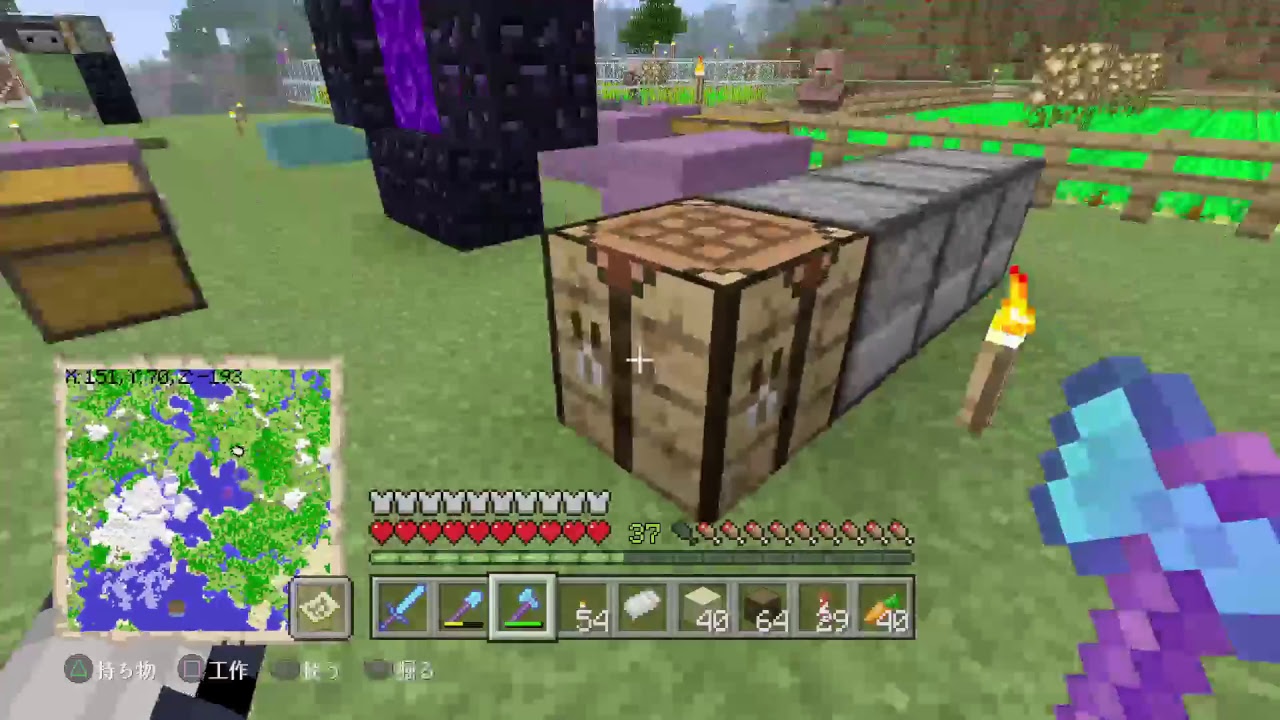Toggle the □ square button prompt

(190, 671)
